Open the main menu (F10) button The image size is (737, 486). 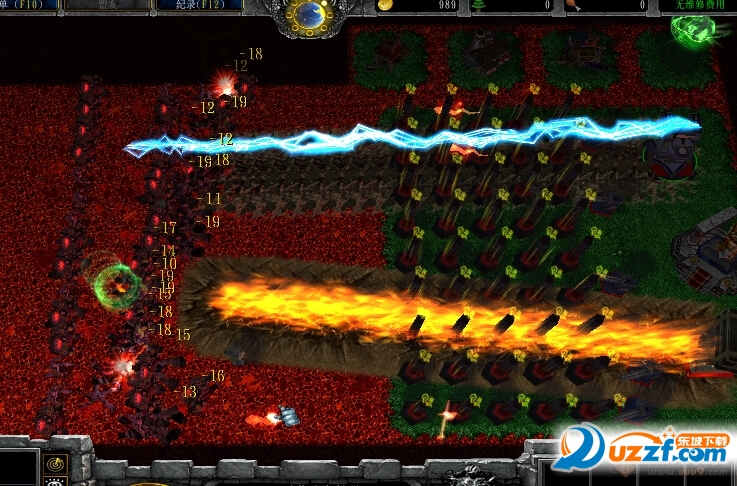pos(28,5)
